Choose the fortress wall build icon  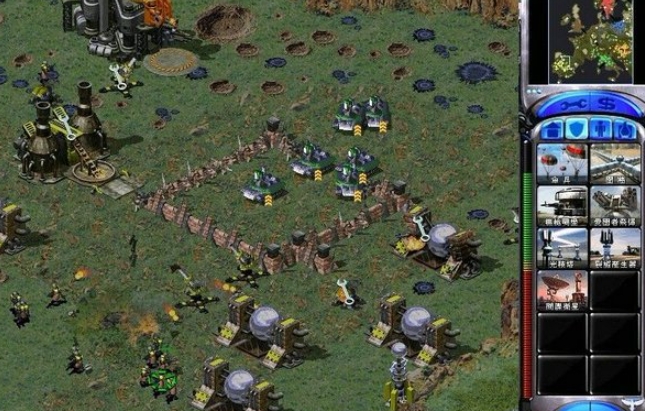pos(614,161)
